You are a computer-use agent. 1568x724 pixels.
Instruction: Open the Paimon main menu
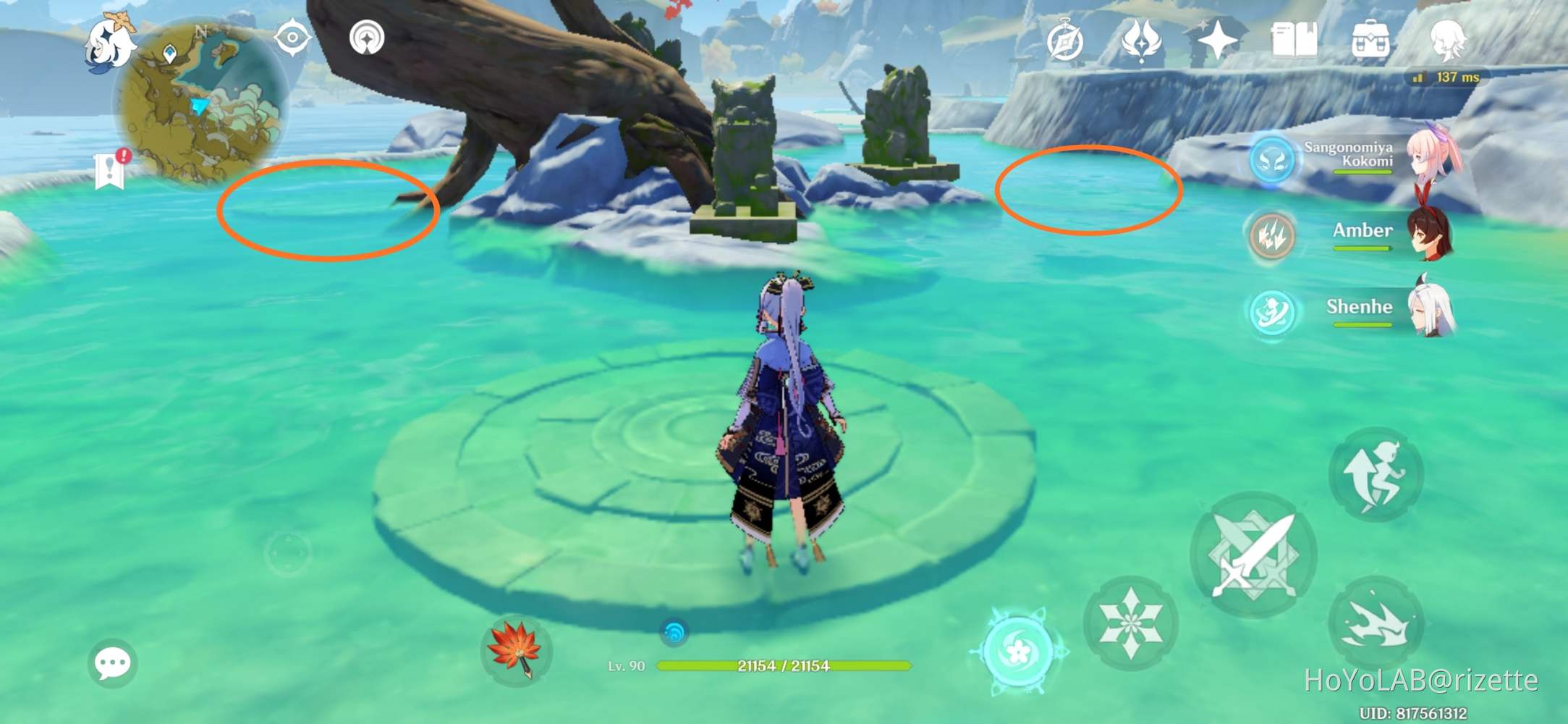coord(110,46)
